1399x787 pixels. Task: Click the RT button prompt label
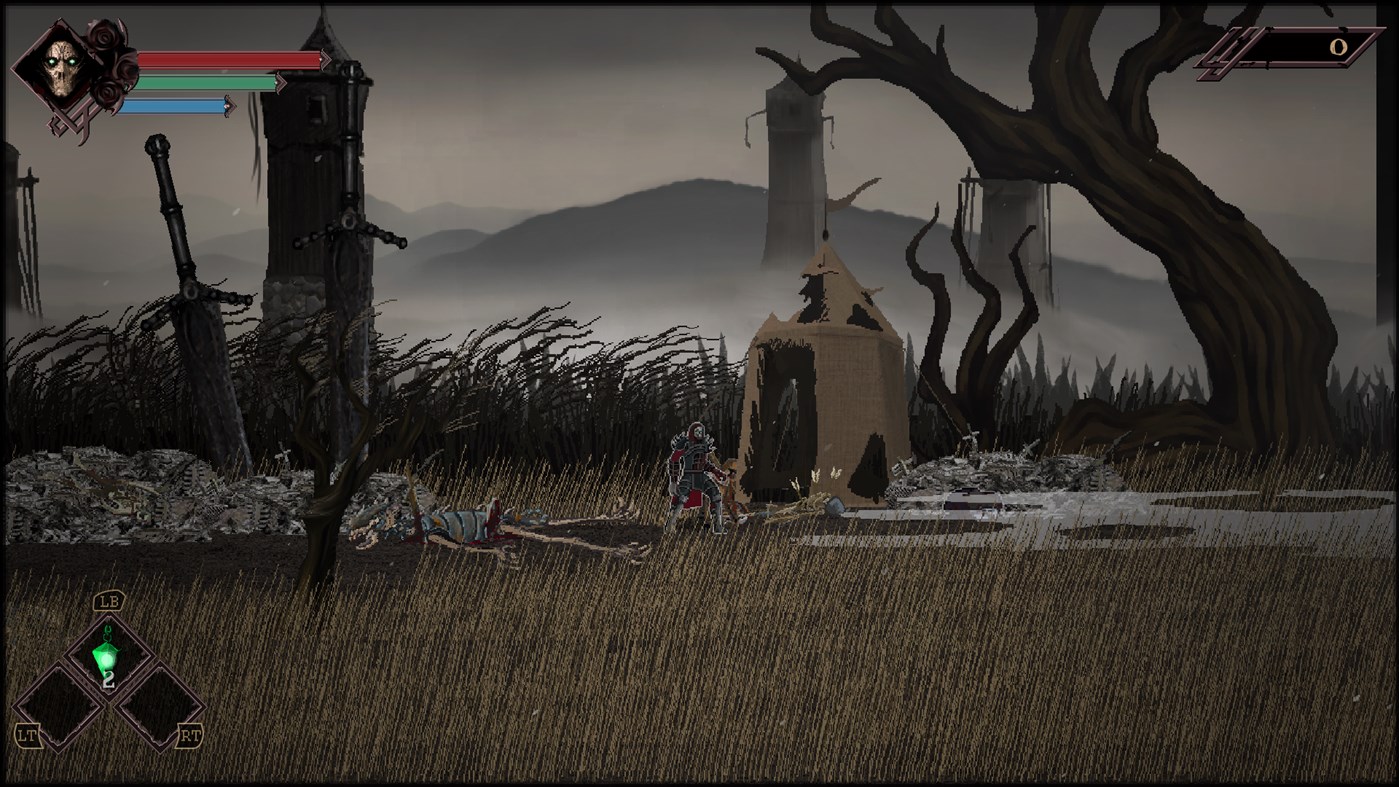(190, 733)
